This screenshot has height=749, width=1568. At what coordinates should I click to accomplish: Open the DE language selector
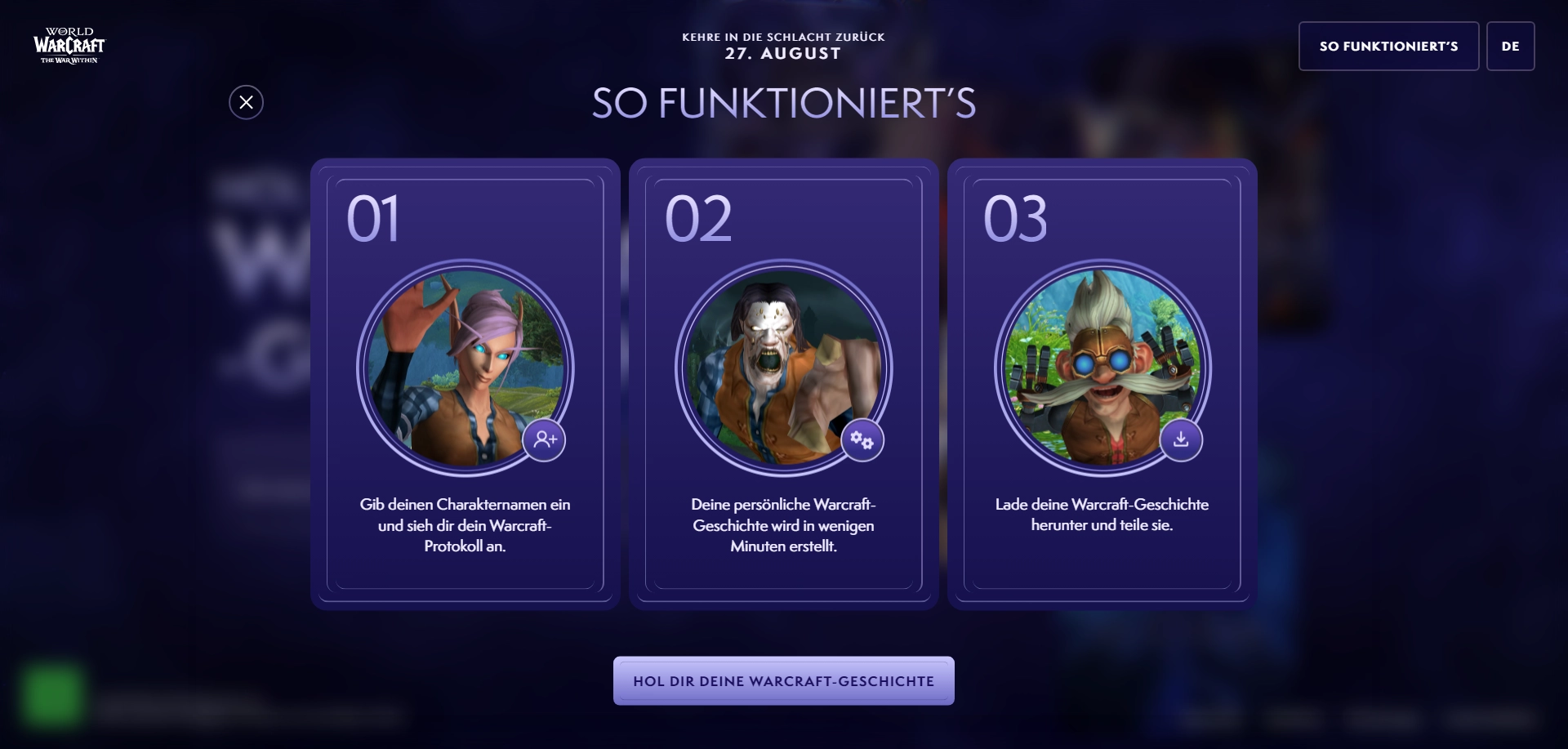tap(1511, 46)
